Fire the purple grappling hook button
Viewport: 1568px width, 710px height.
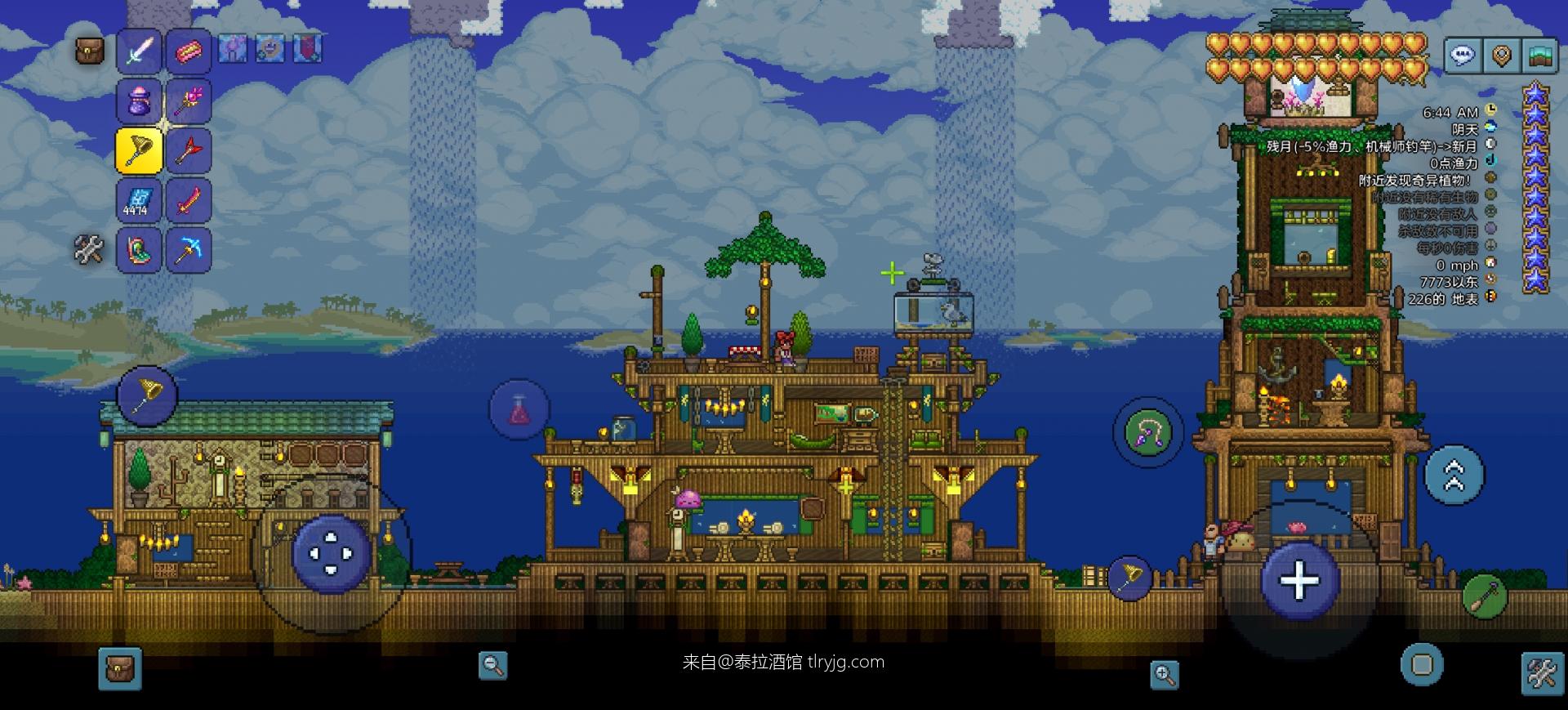click(x=1147, y=432)
